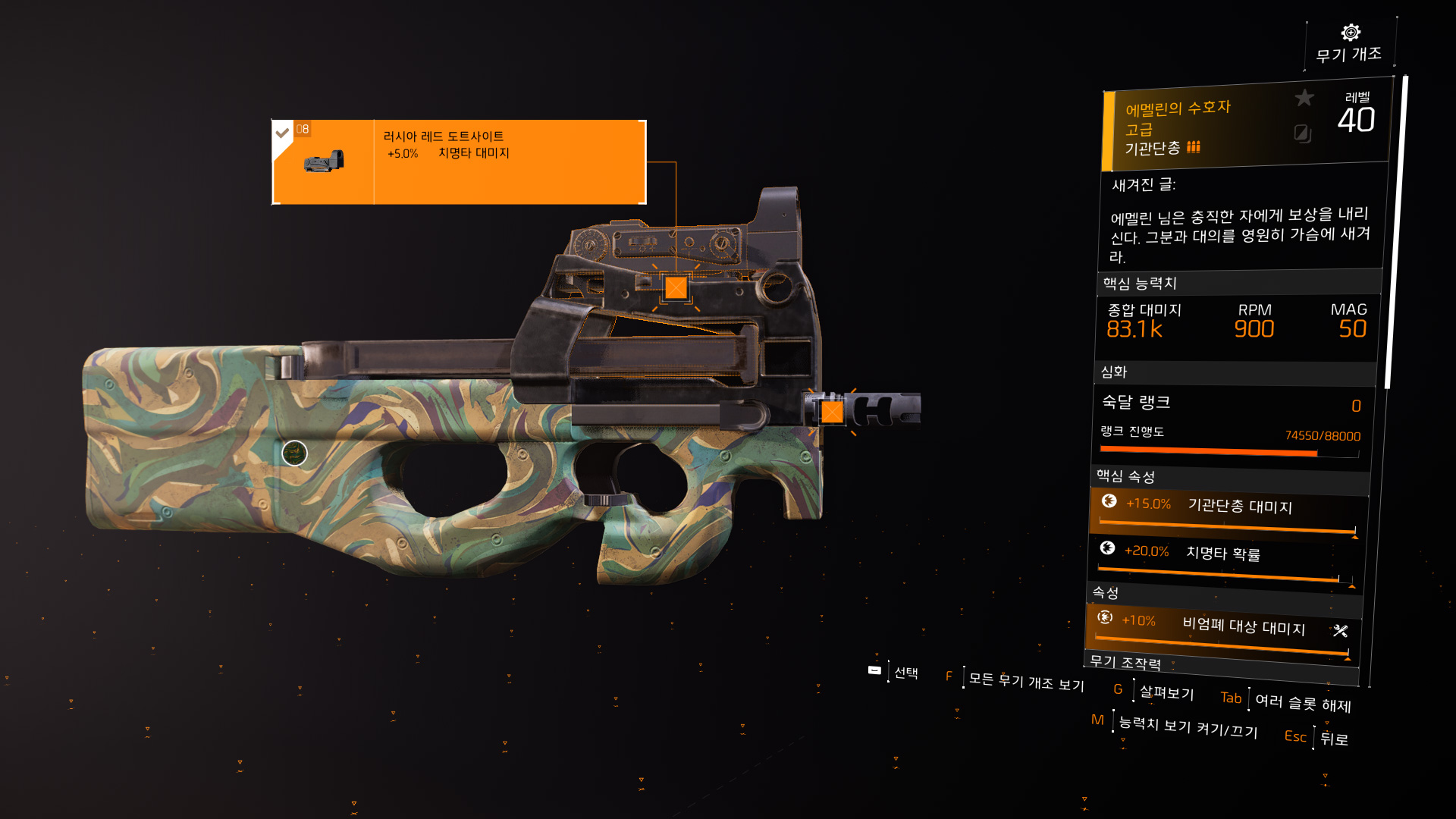Click the junk mark icon below the star
This screenshot has width=1456, height=819.
(1302, 133)
